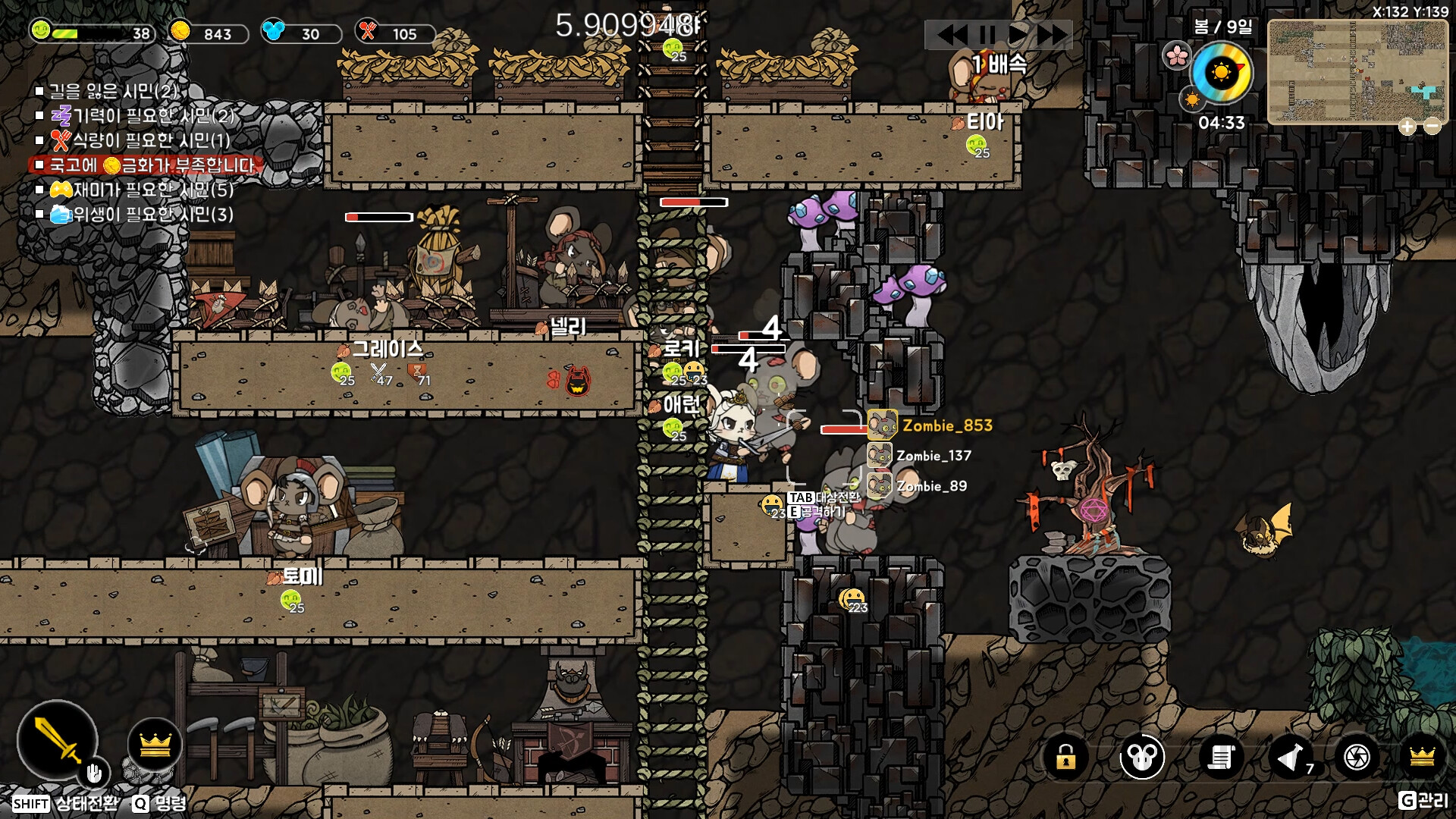Open the minimap
This screenshot has height=819, width=1456.
click(x=1357, y=71)
